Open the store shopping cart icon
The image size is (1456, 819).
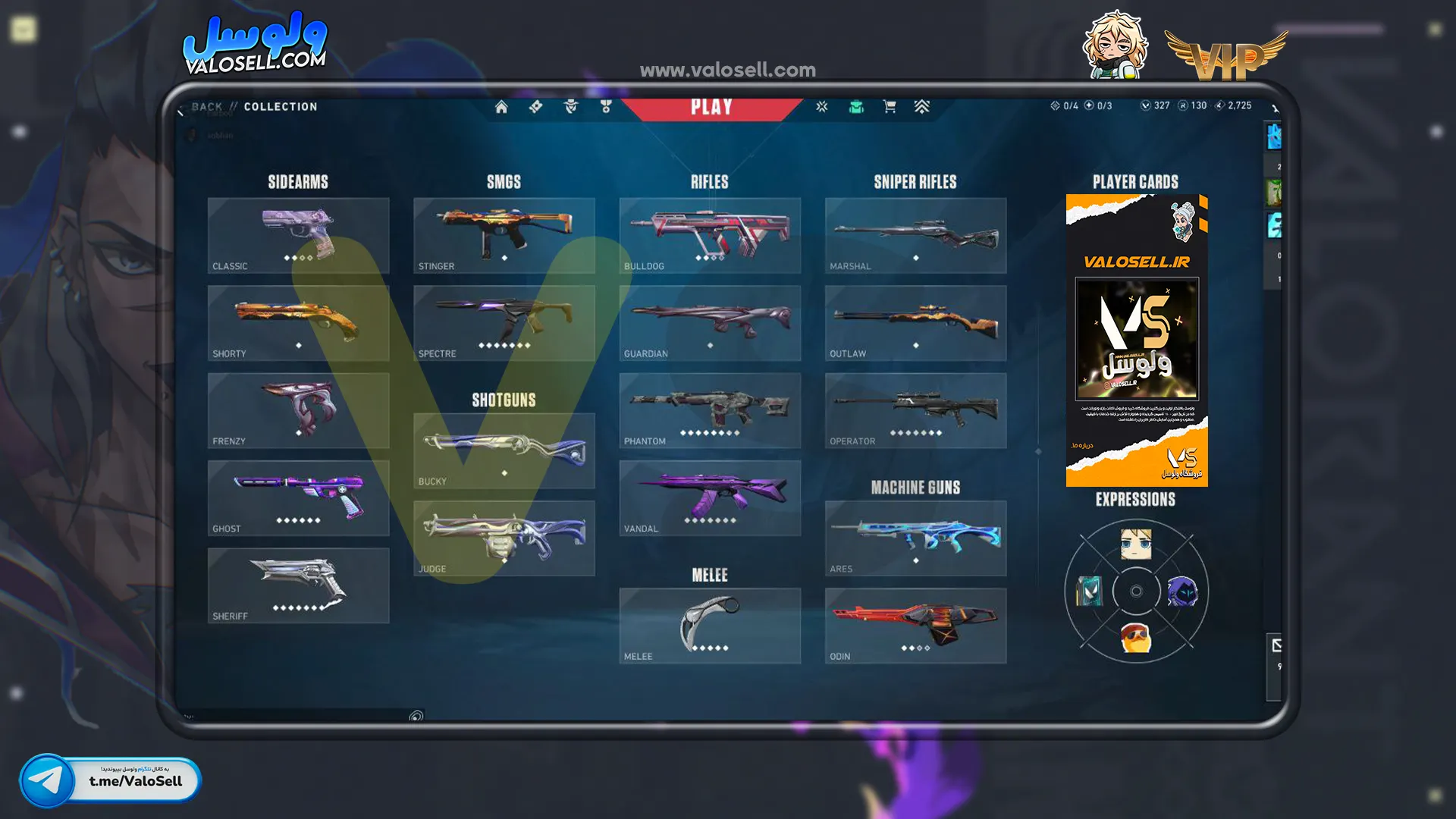tap(890, 107)
